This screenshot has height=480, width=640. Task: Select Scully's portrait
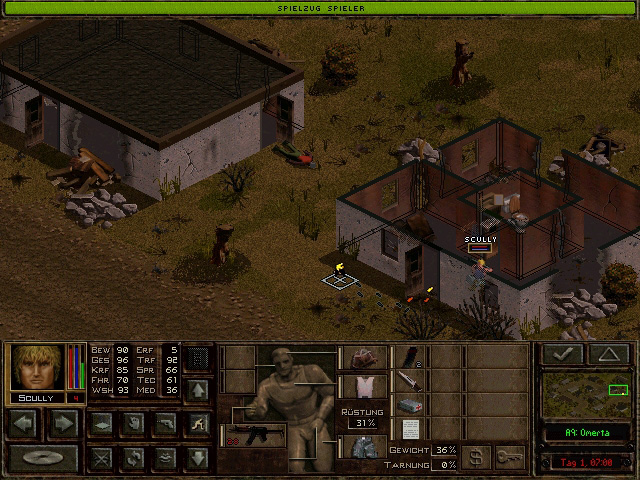click(x=37, y=367)
